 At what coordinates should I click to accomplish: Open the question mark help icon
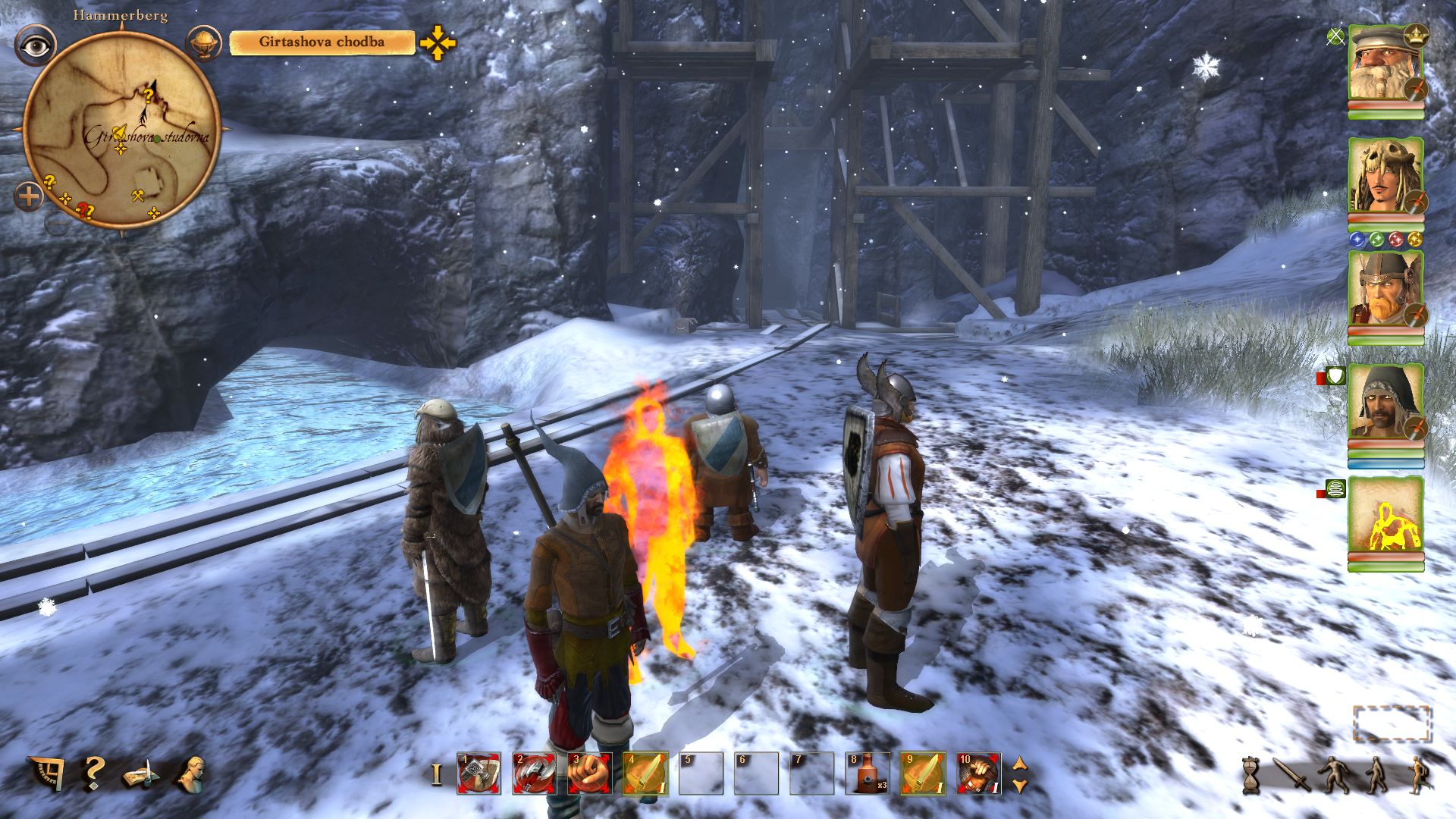click(93, 773)
